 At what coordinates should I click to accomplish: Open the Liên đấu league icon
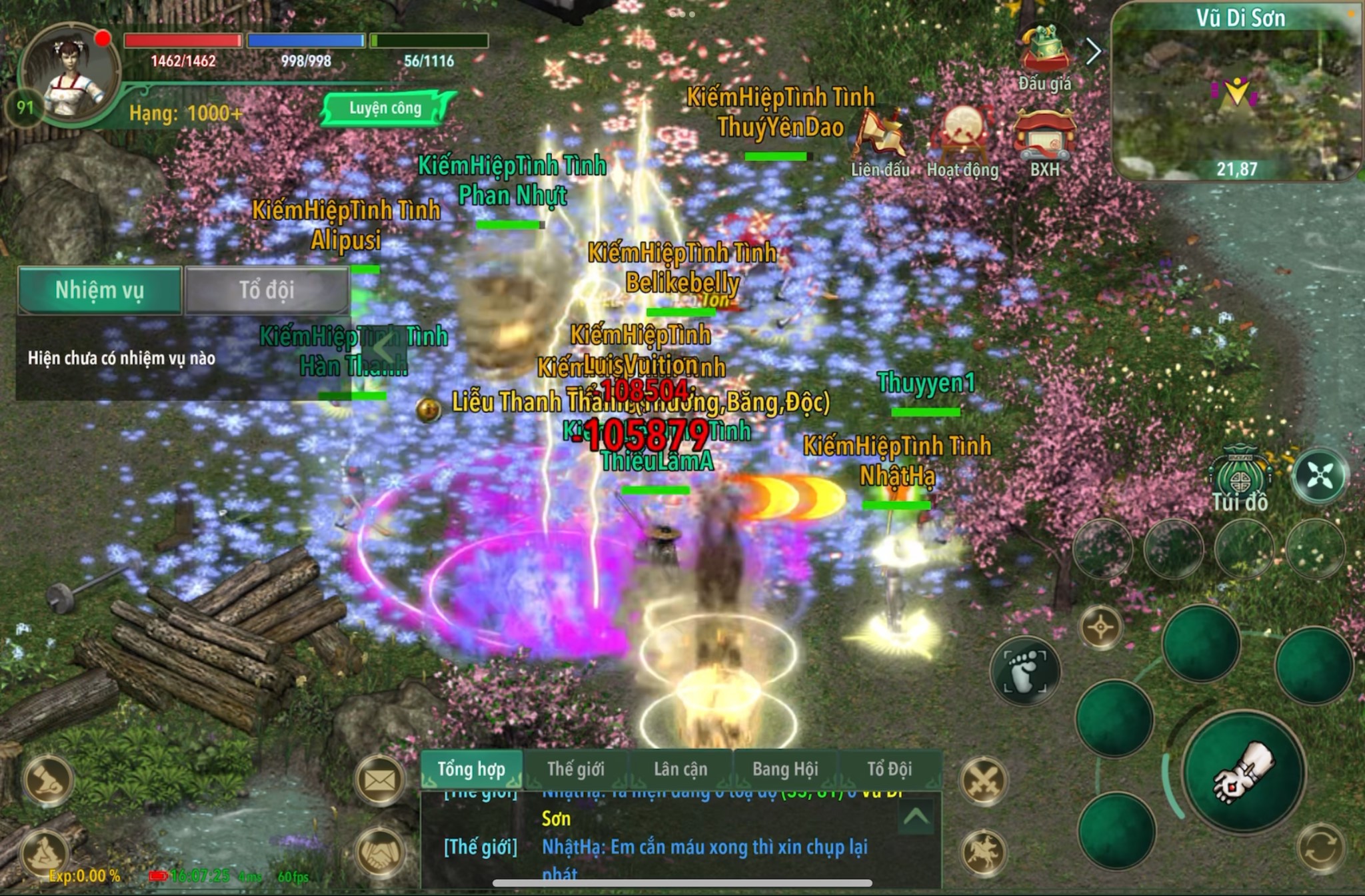[x=880, y=141]
